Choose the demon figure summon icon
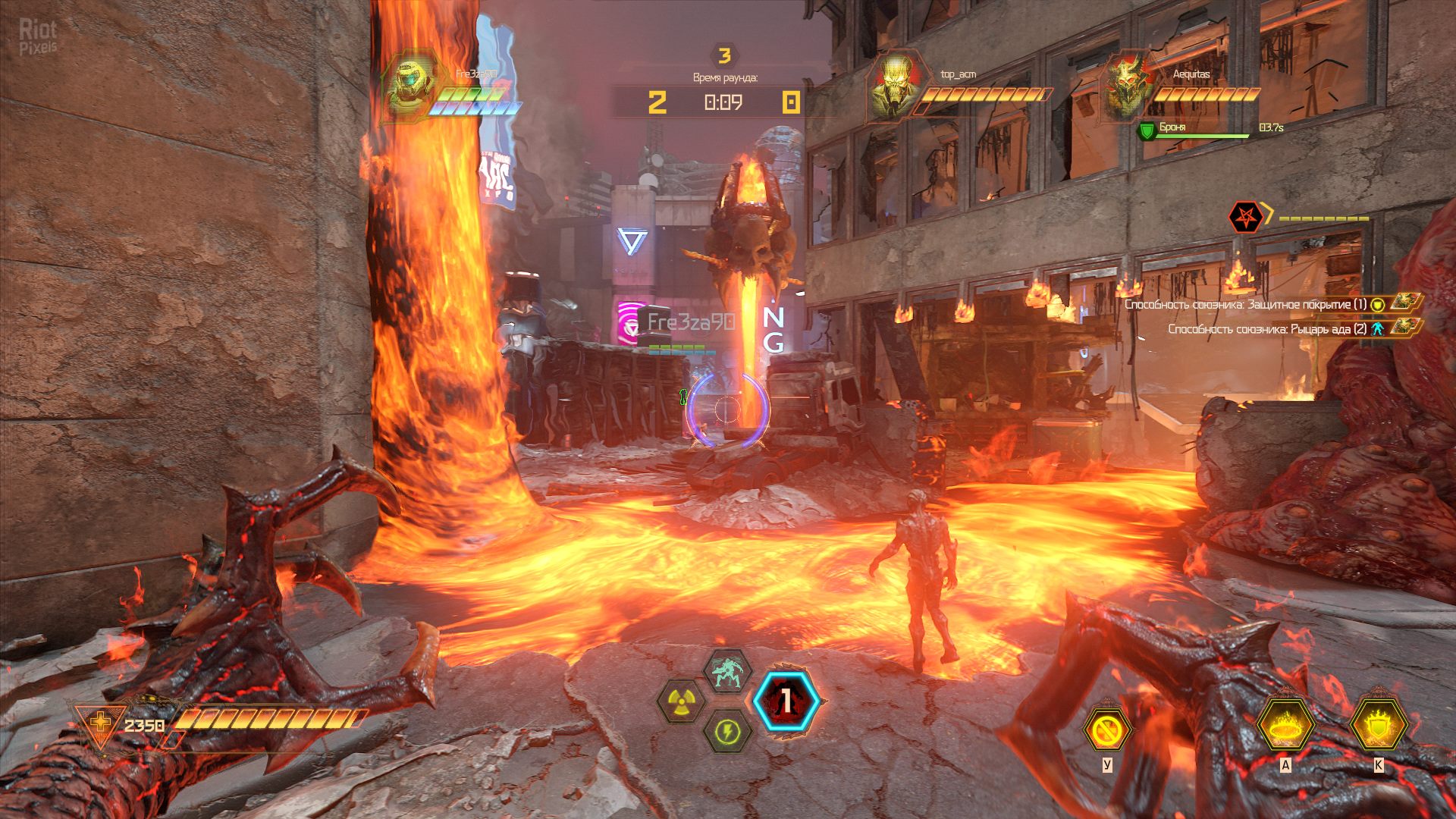Image resolution: width=1456 pixels, height=819 pixels. (x=727, y=671)
